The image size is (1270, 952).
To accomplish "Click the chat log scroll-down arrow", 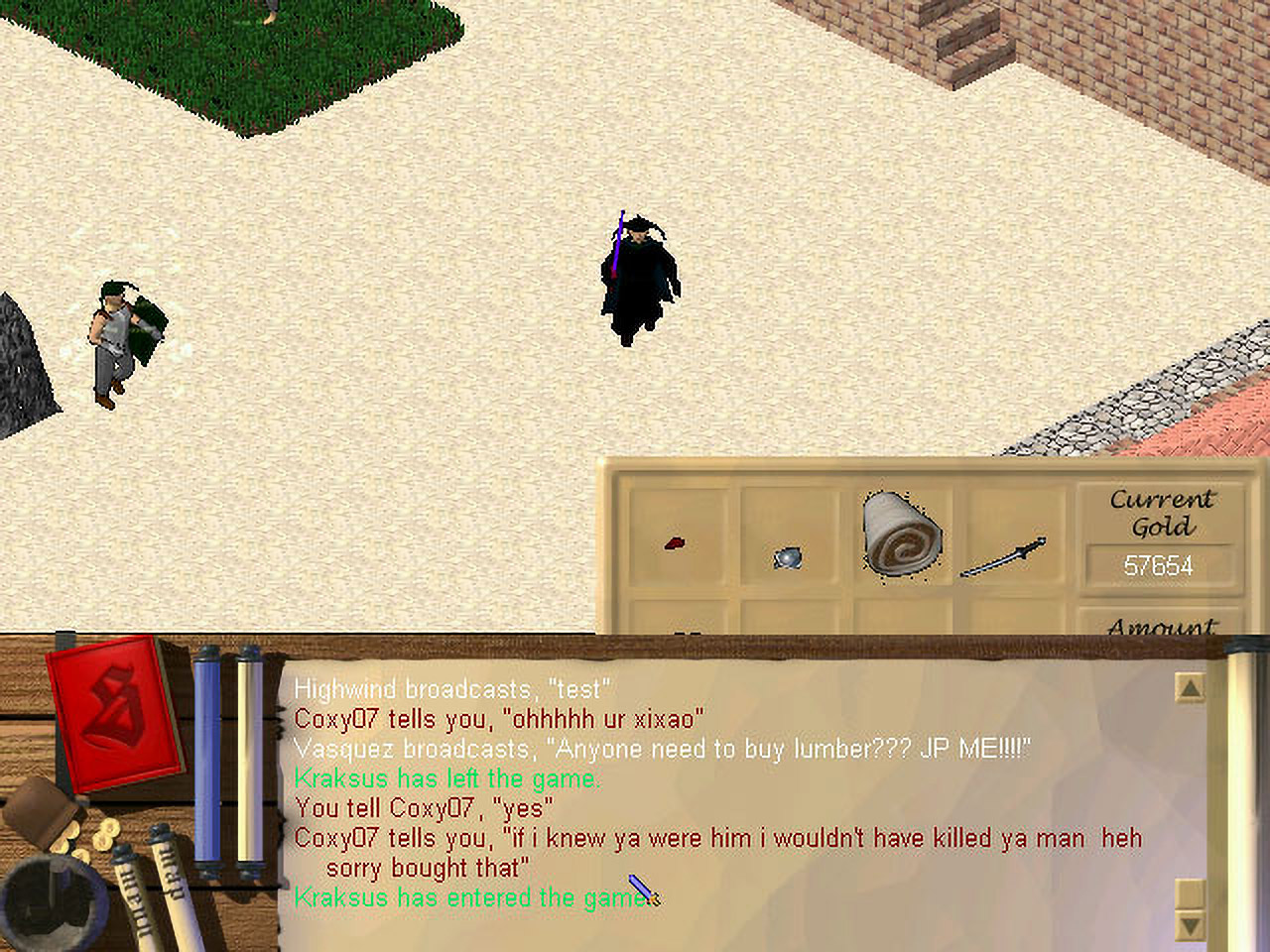I will pyautogui.click(x=1189, y=925).
